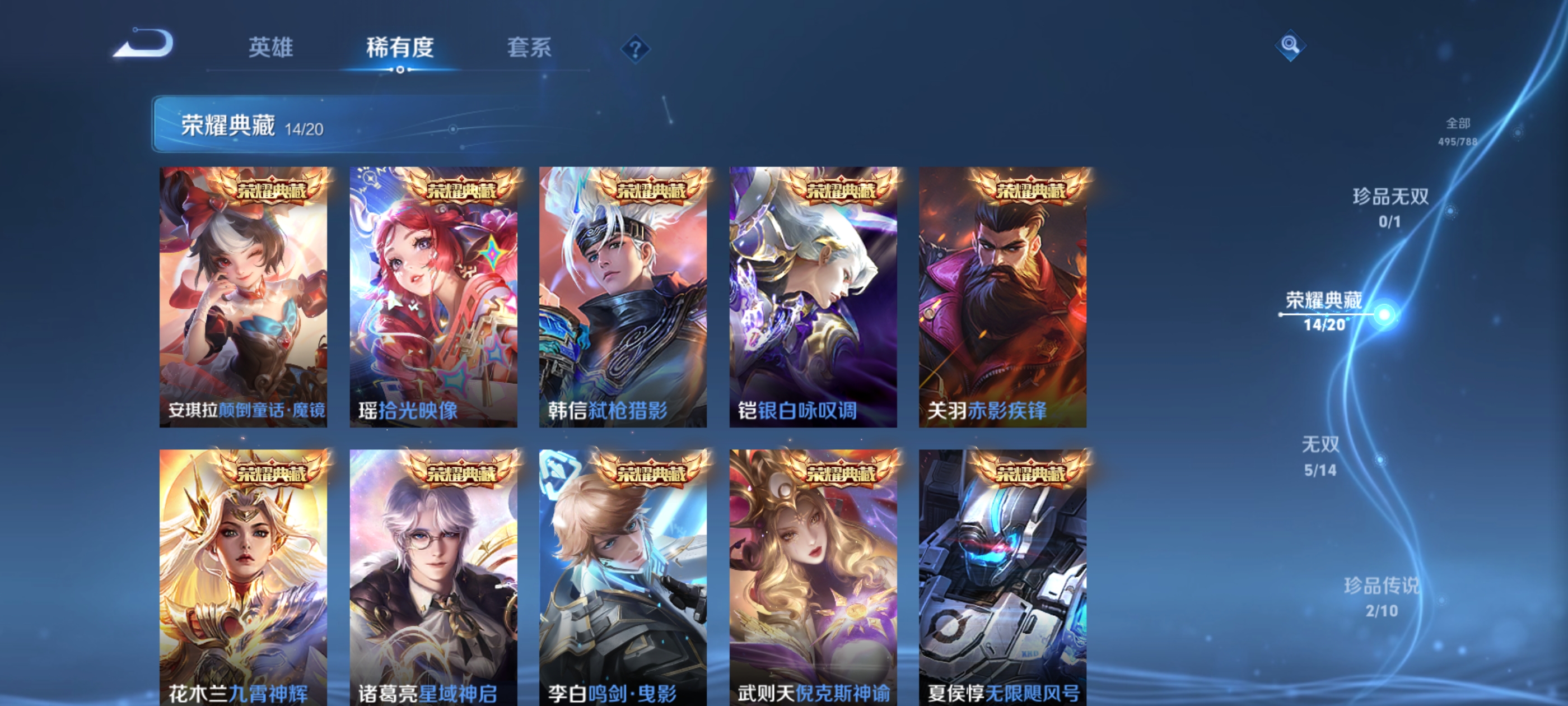Viewport: 1568px width, 706px height.
Task: Open the search magnifier icon
Action: coord(1292,45)
